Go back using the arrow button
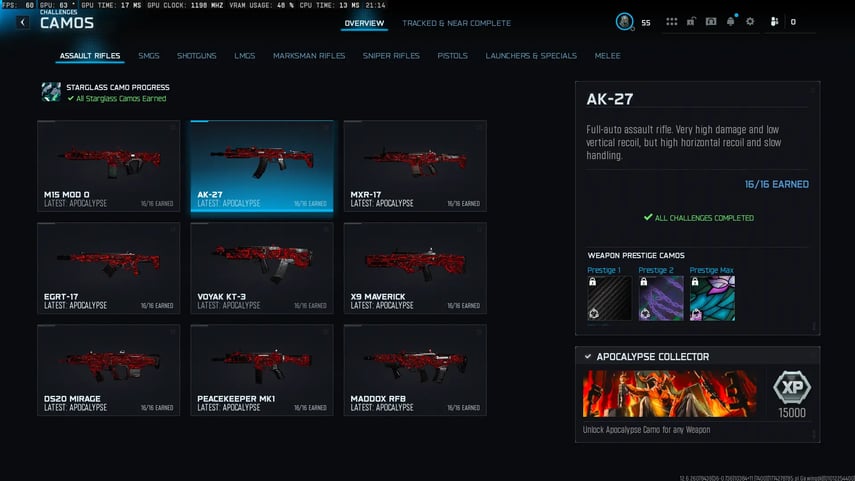Image resolution: width=855 pixels, height=481 pixels. (23, 22)
